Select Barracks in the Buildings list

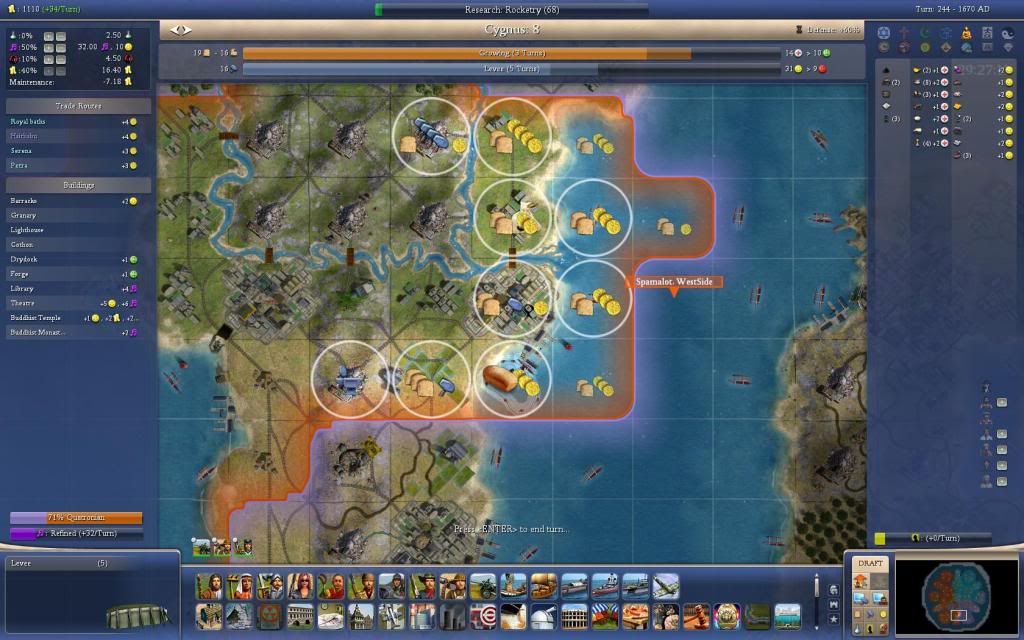(24, 201)
